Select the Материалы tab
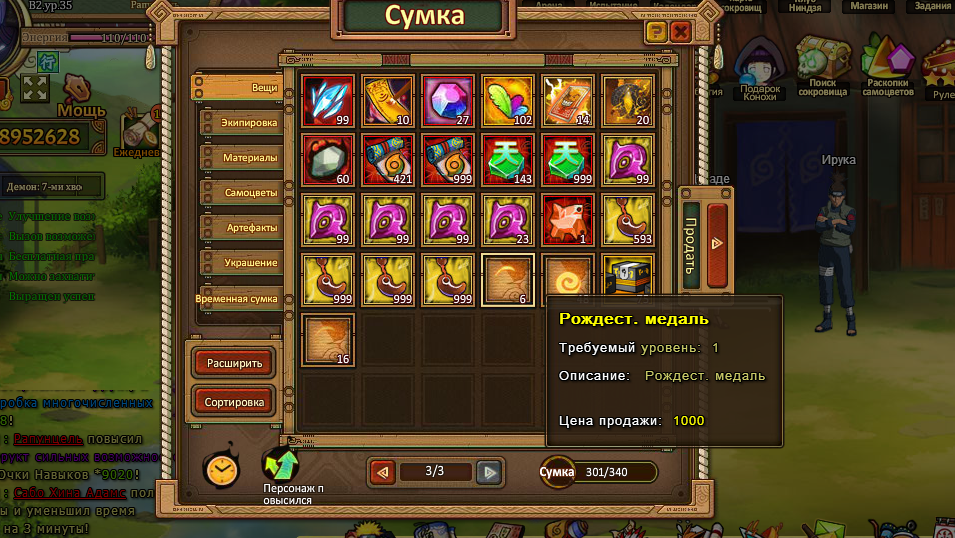 point(238,158)
